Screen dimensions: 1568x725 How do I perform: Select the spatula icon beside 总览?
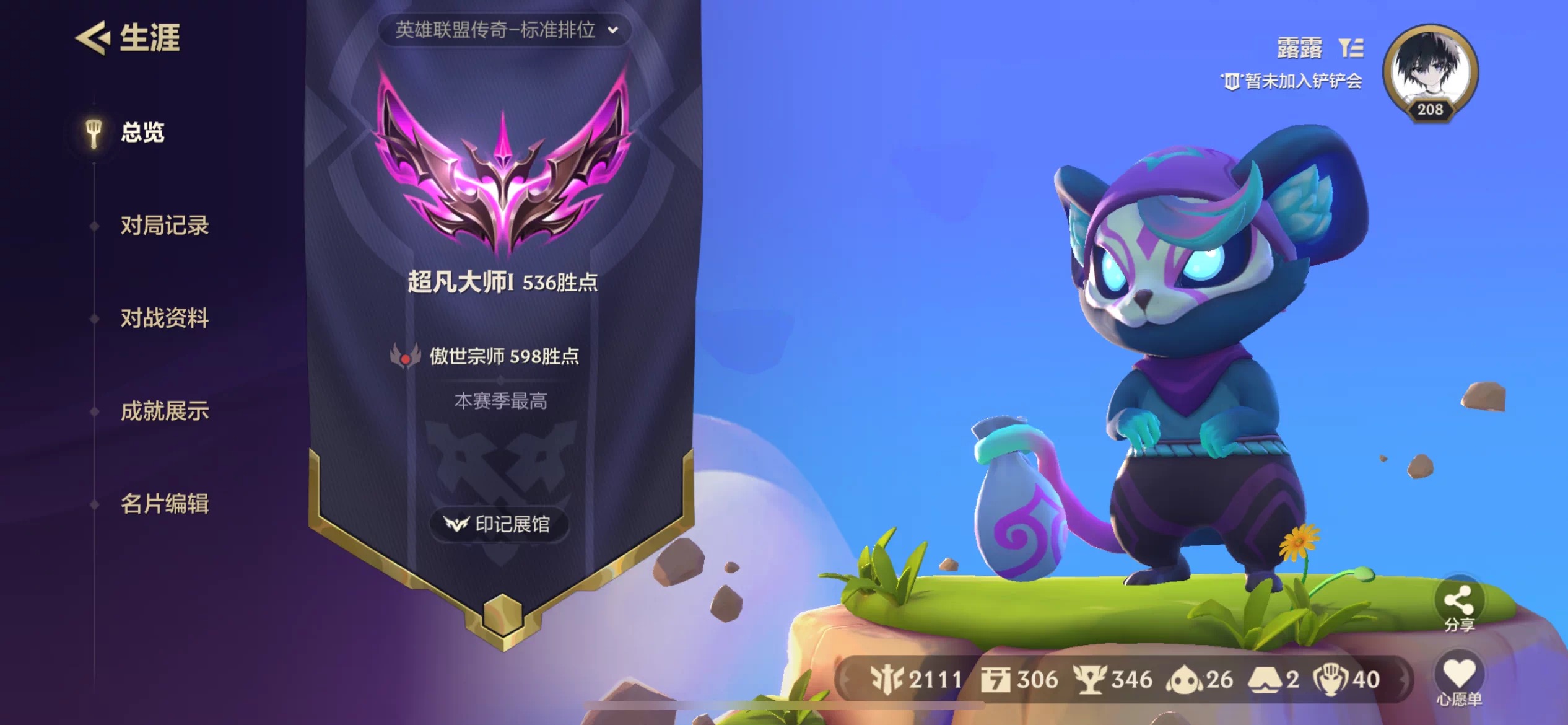pyautogui.click(x=94, y=132)
